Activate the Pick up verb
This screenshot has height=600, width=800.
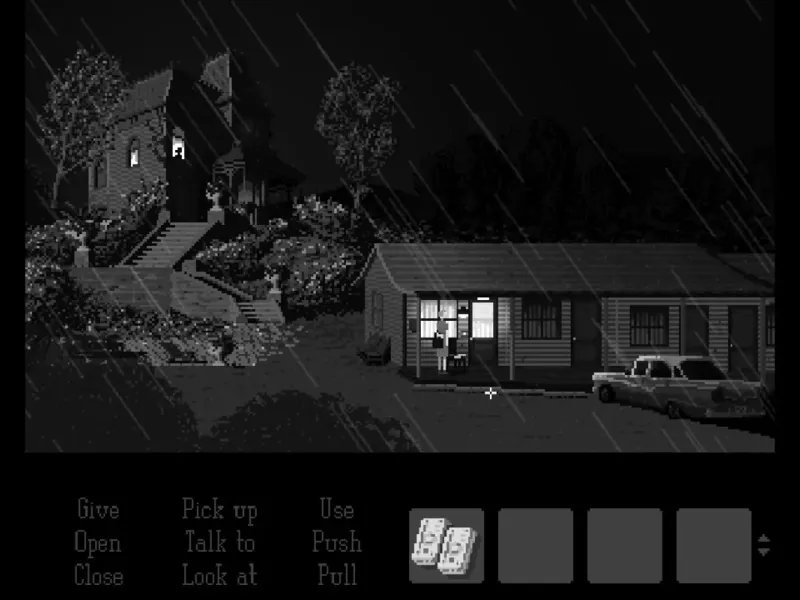(x=219, y=510)
